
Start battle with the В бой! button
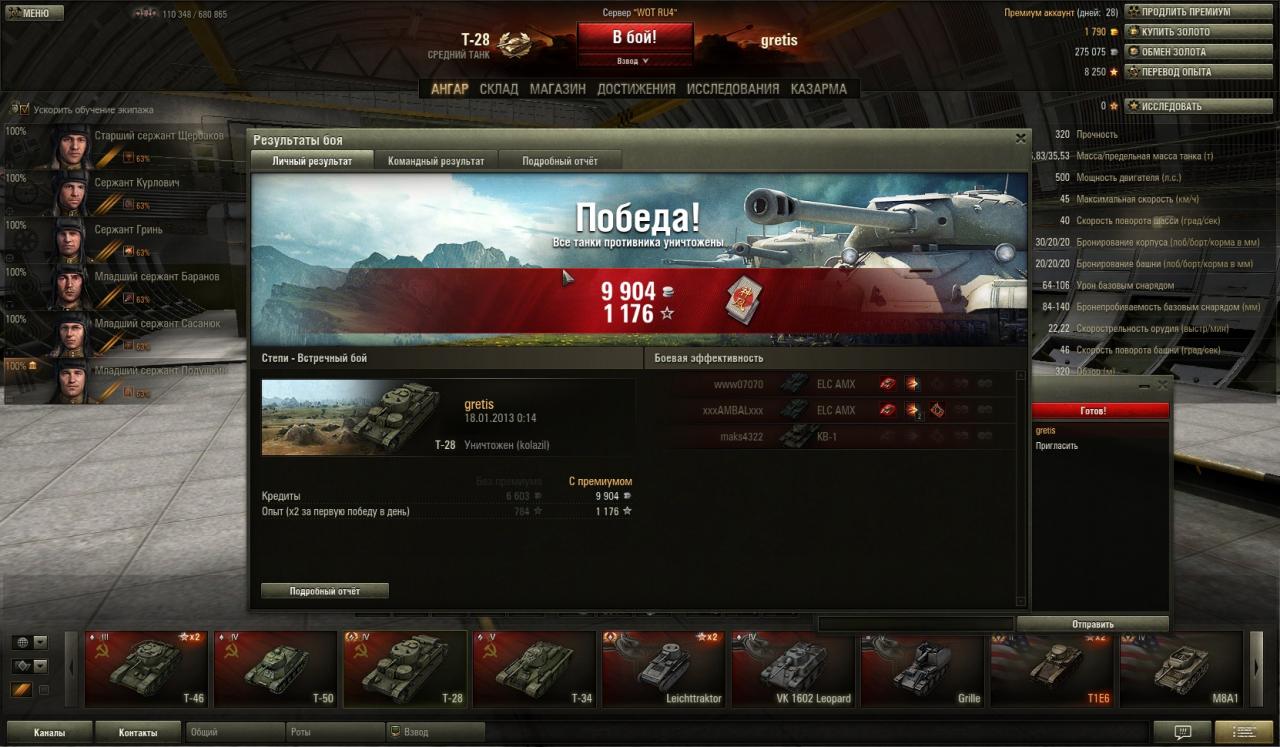(635, 38)
